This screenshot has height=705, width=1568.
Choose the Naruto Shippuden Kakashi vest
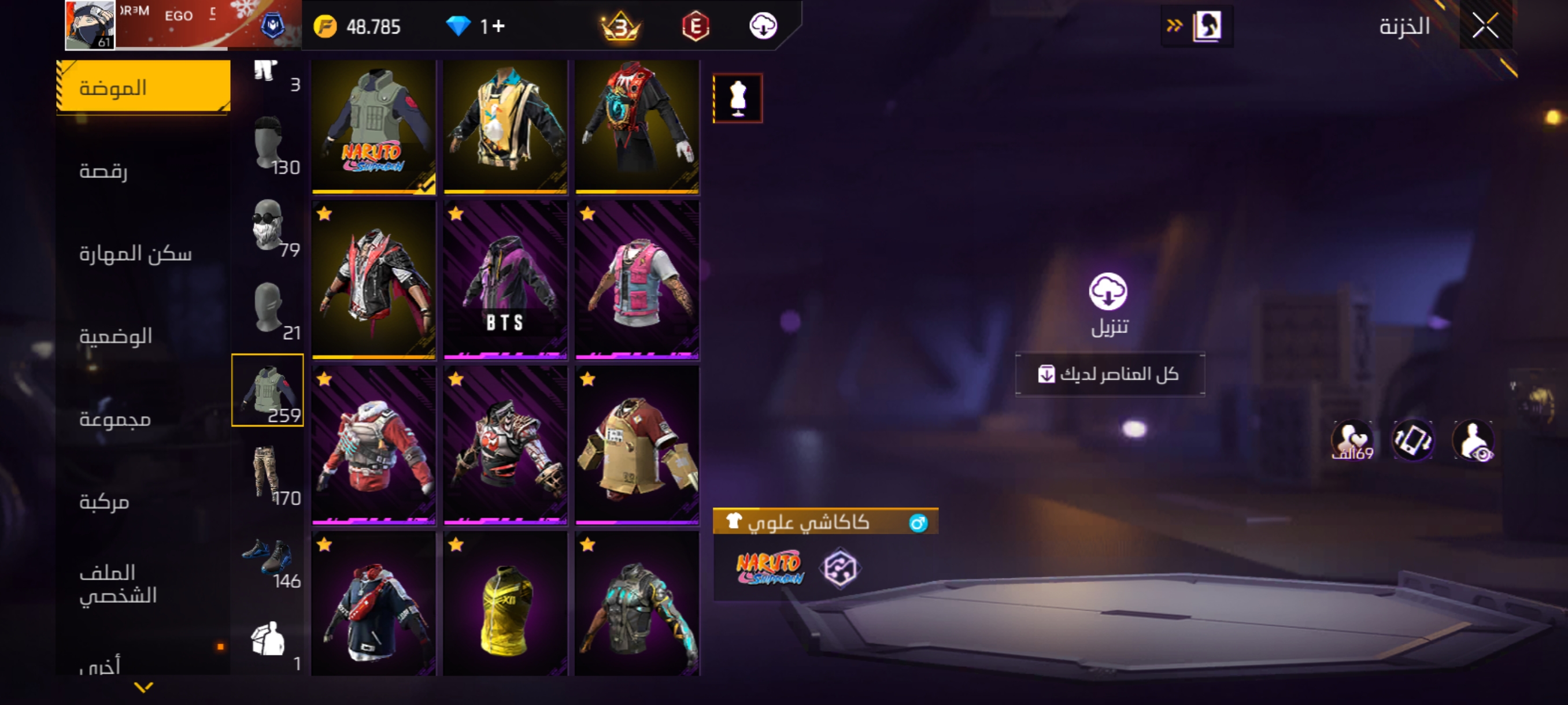[x=373, y=127]
